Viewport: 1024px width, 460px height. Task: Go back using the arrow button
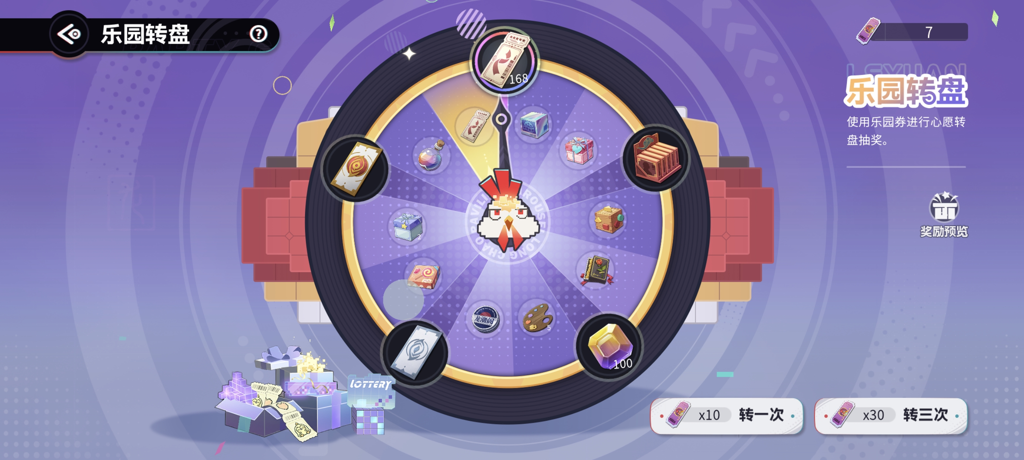pyautogui.click(x=69, y=34)
